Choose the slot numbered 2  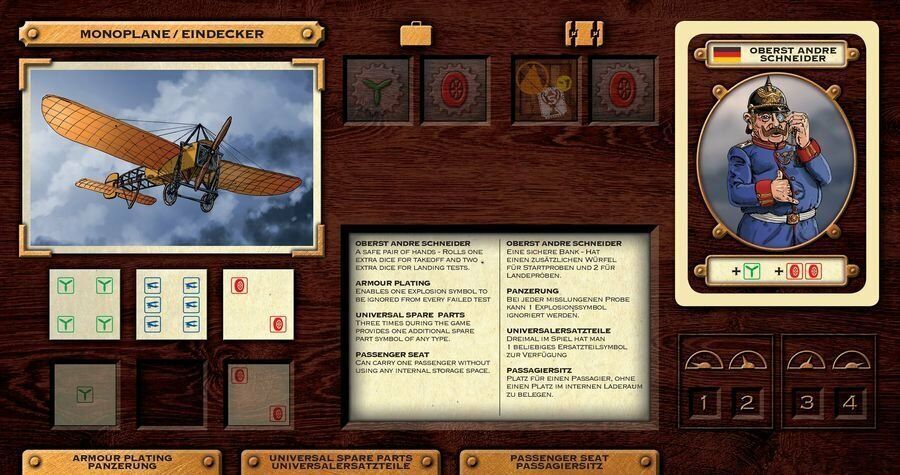tap(747, 405)
